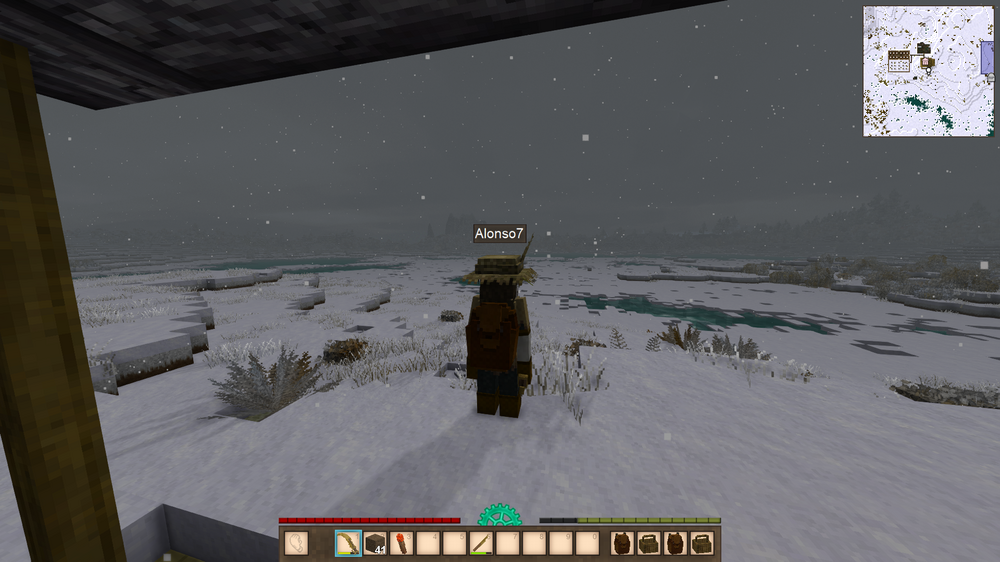Open the minimap
1000x562 pixels.
coord(928,71)
